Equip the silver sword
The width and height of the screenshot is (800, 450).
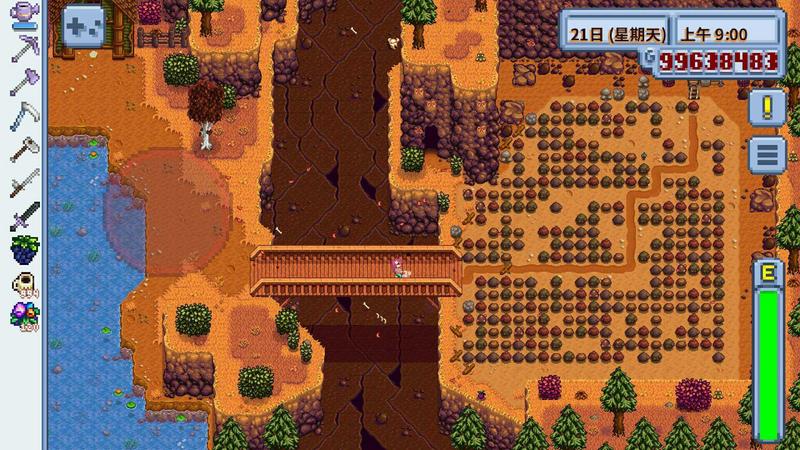(x=22, y=182)
